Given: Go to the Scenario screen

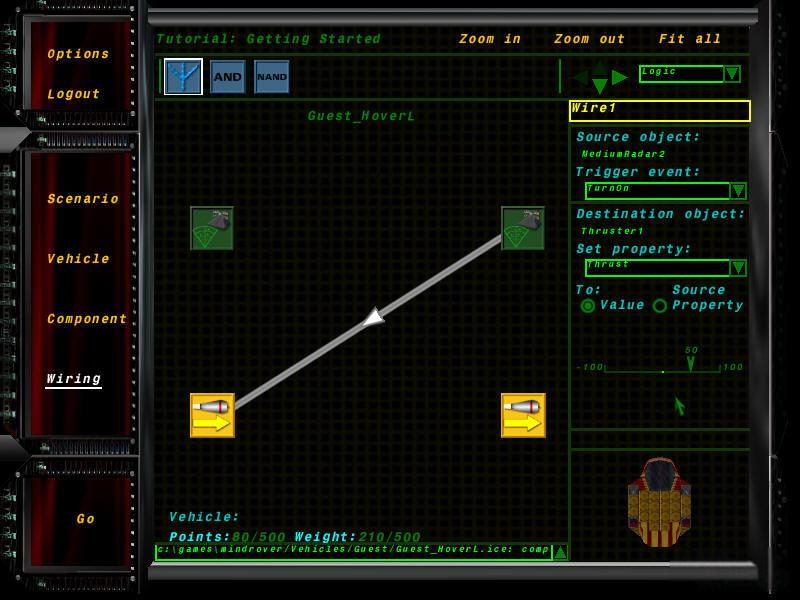Looking at the screenshot, I should [83, 199].
